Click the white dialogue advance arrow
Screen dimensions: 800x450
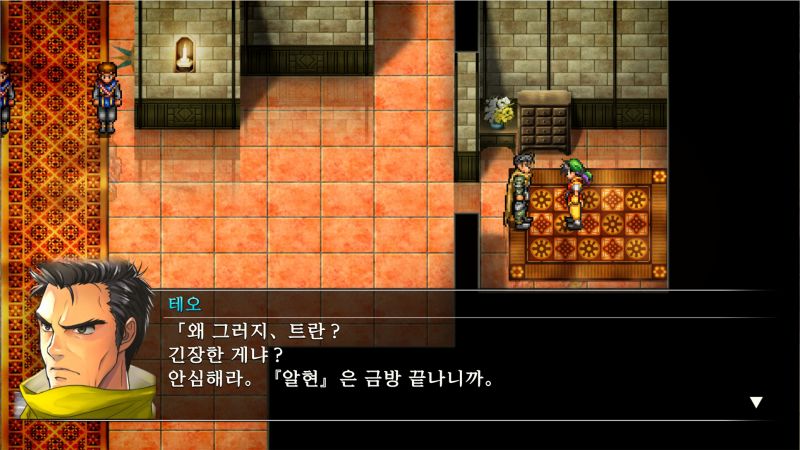[756, 402]
